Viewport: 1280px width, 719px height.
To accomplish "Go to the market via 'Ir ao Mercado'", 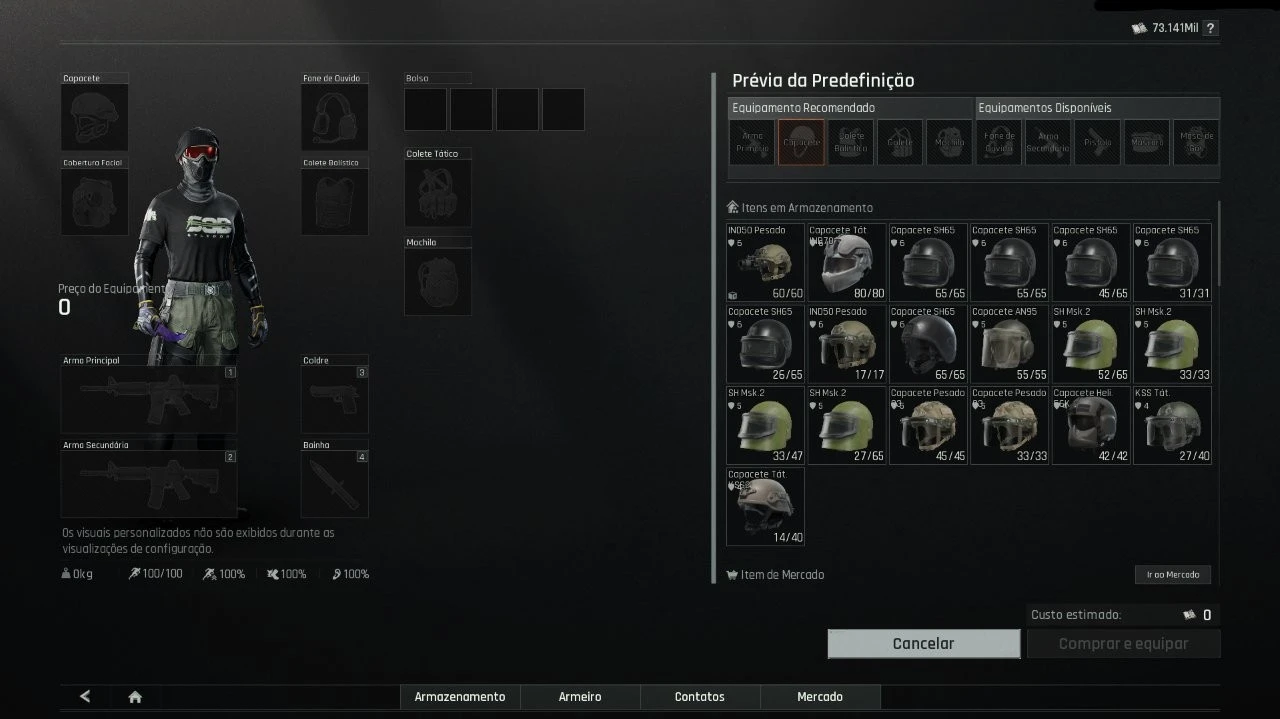I will coord(1172,575).
